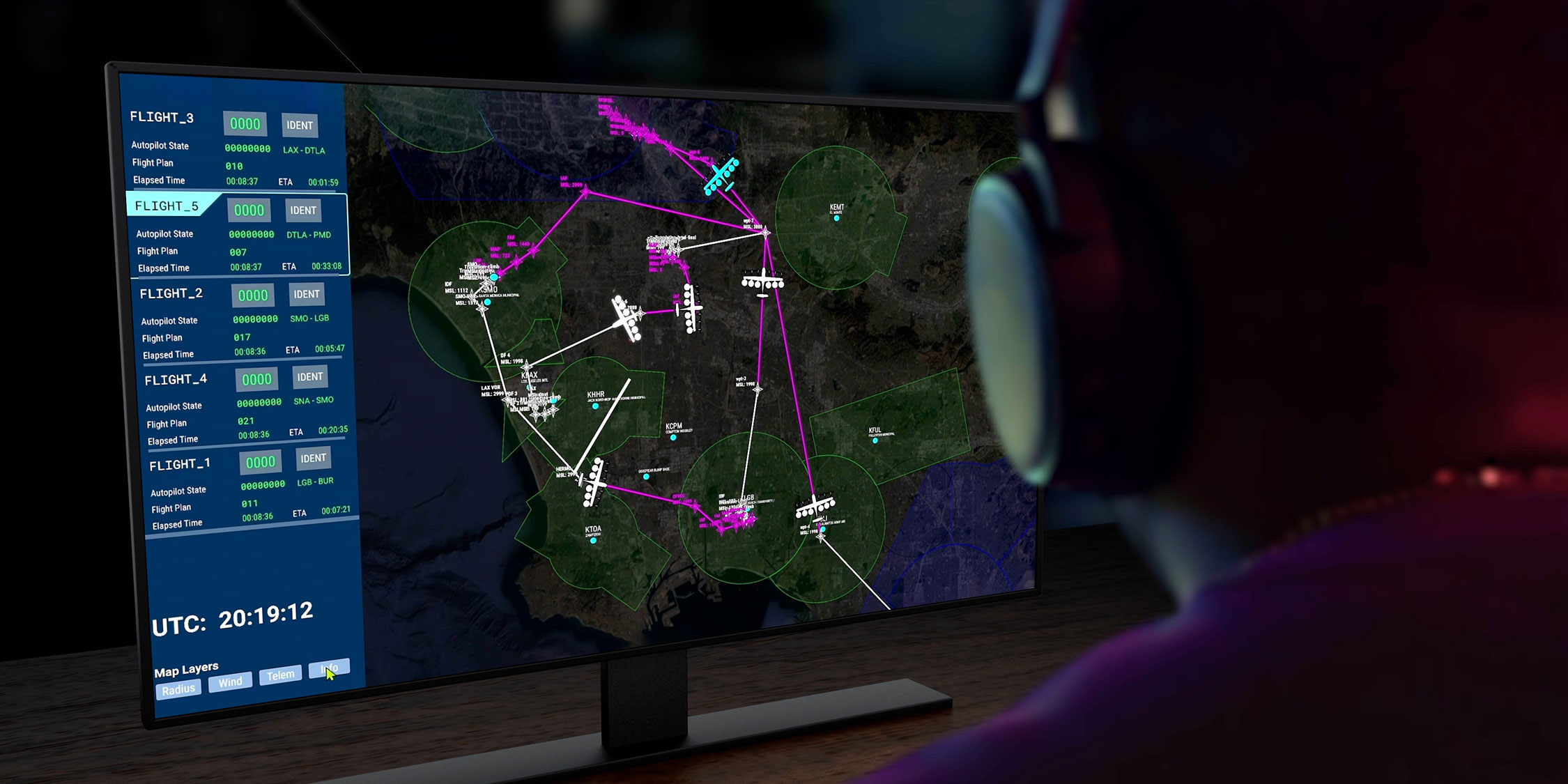Select the KEMT airport marker

pos(836,217)
